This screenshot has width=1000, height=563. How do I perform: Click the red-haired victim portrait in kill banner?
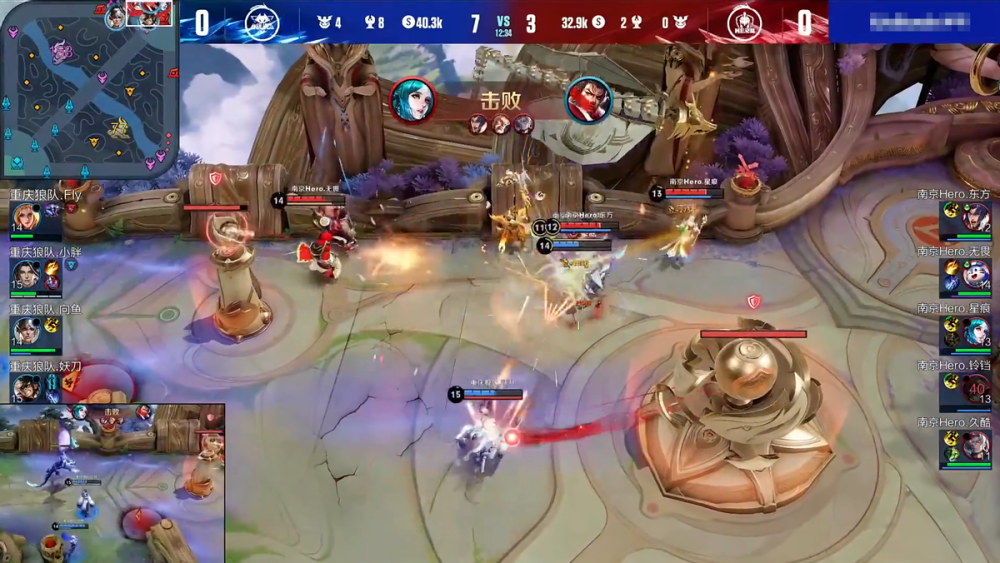tap(589, 100)
